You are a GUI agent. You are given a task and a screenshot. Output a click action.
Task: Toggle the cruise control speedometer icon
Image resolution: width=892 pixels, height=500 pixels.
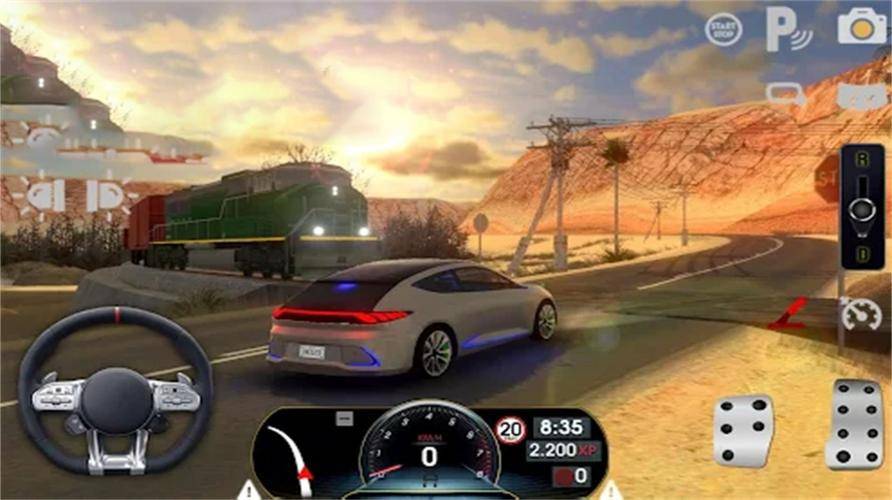coord(860,314)
